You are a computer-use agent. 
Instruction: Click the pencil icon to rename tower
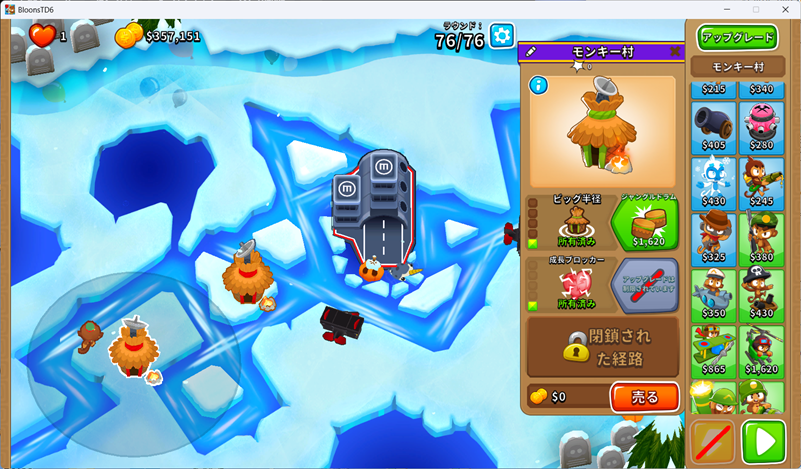pyautogui.click(x=531, y=51)
